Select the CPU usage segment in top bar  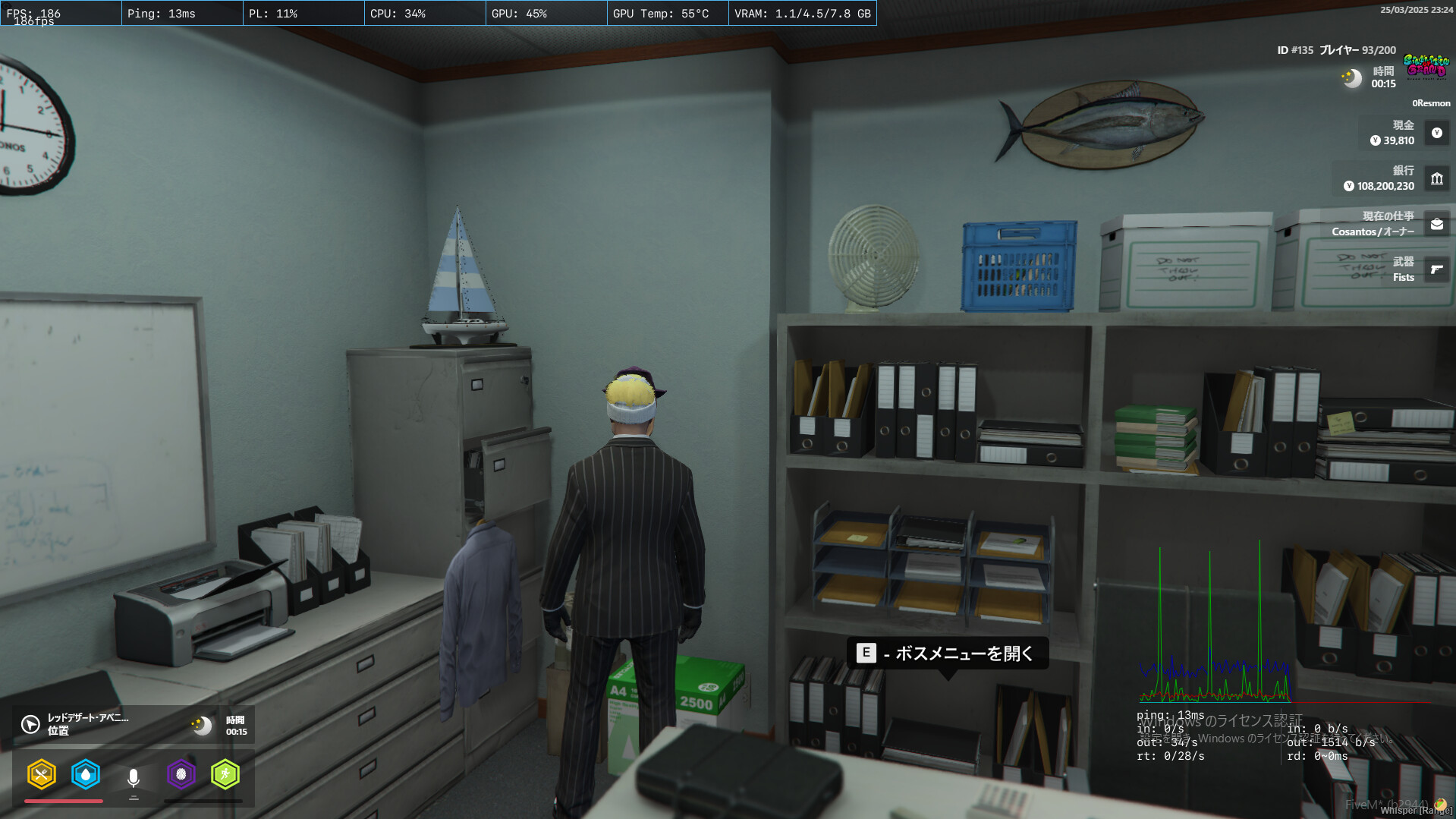pyautogui.click(x=397, y=13)
